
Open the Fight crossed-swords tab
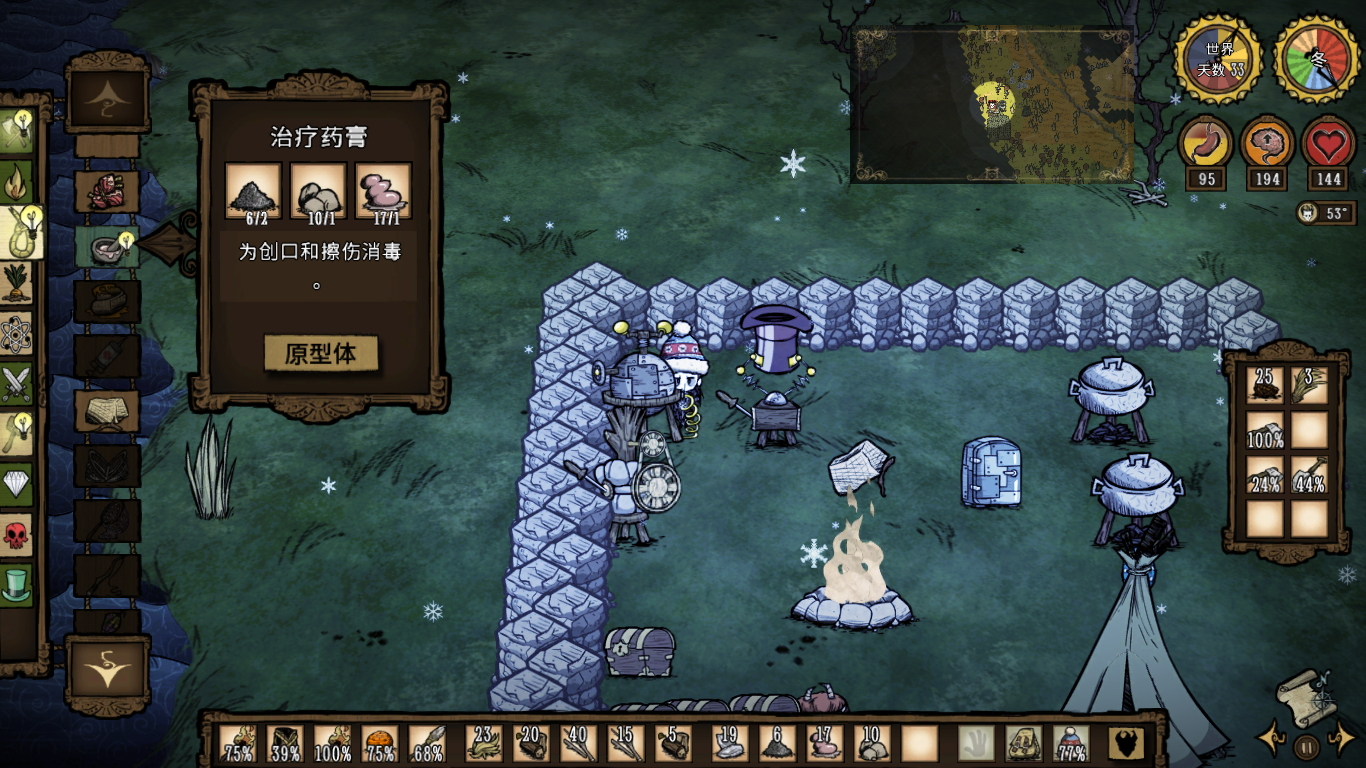[x=17, y=384]
